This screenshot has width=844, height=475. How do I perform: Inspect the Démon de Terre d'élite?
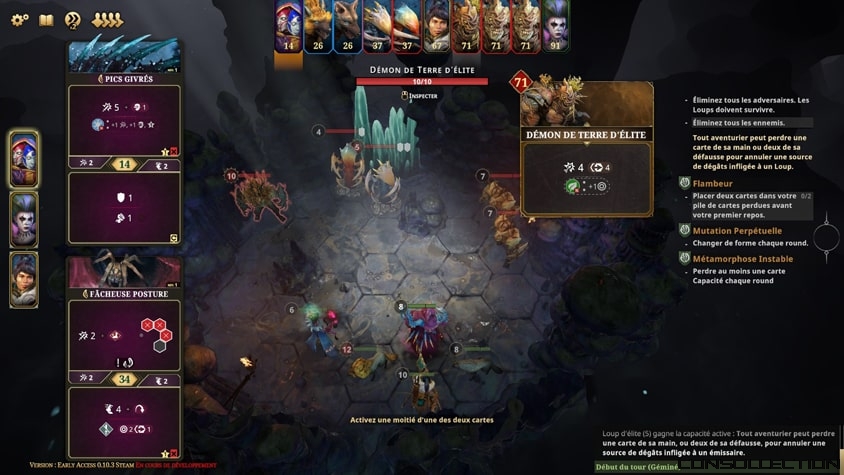pyautogui.click(x=422, y=96)
